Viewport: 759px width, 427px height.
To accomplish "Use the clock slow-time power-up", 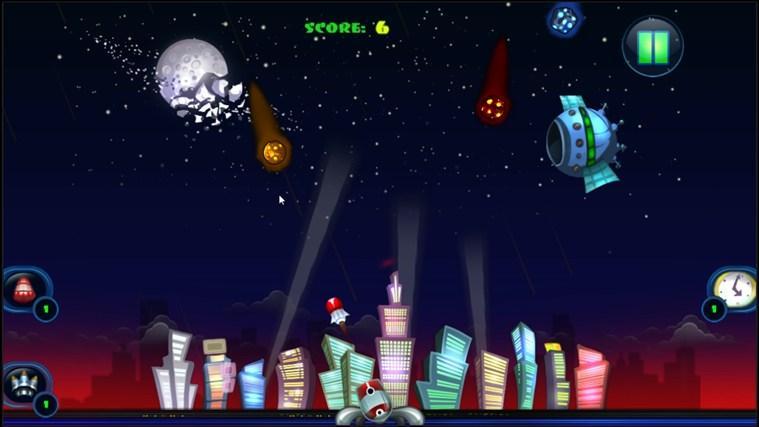I will (736, 288).
